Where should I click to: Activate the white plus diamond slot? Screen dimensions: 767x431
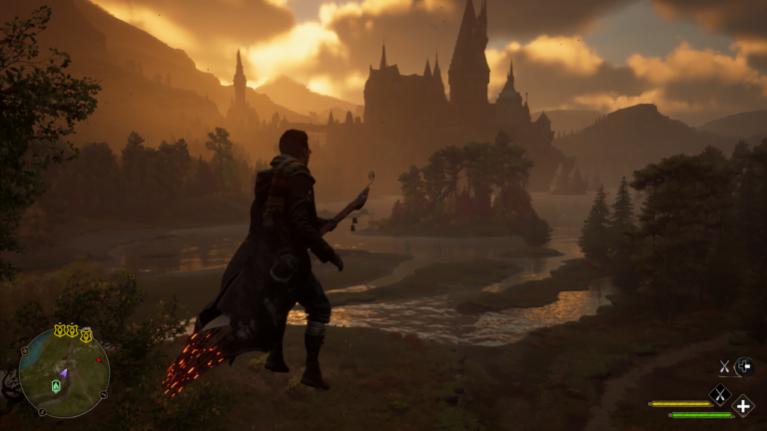743,406
